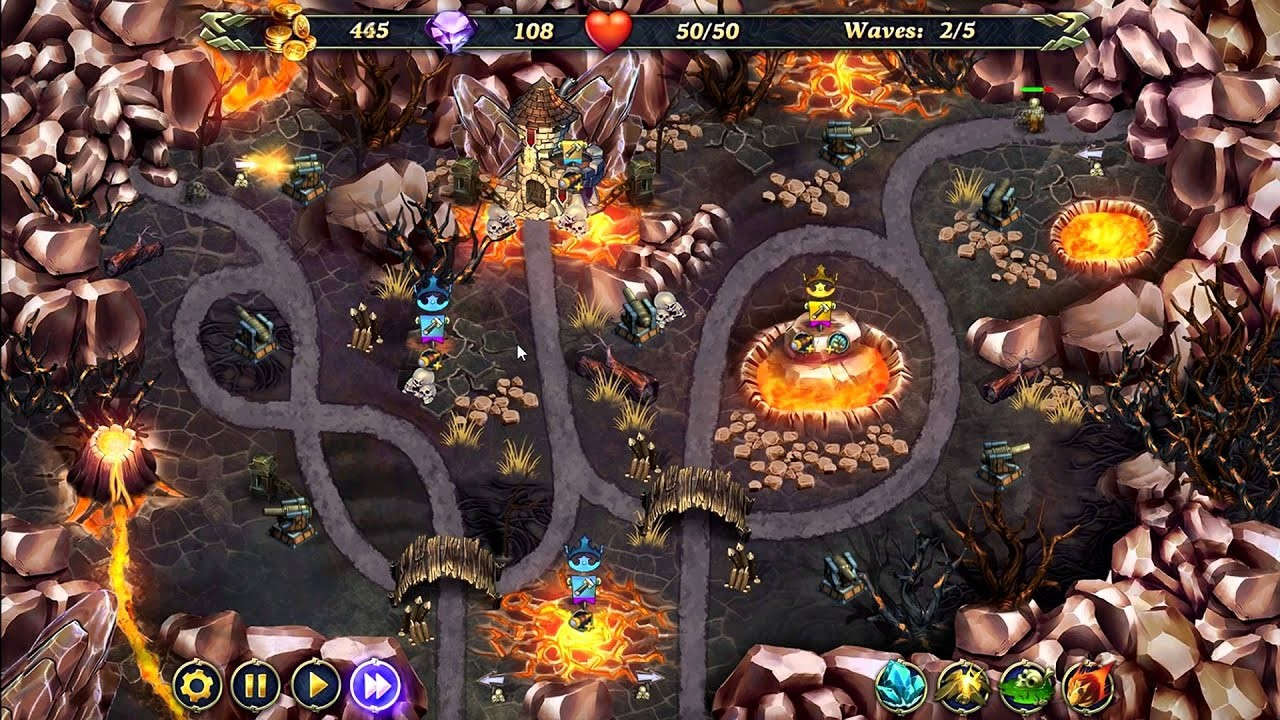Click the Waves 2/5 counter
Image resolution: width=1280 pixels, height=720 pixels.
tap(910, 28)
